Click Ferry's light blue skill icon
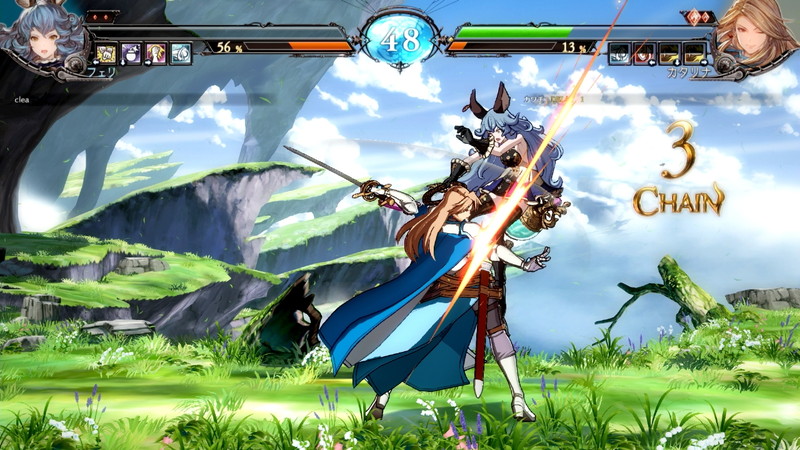Image resolution: width=800 pixels, height=450 pixels. (181, 54)
